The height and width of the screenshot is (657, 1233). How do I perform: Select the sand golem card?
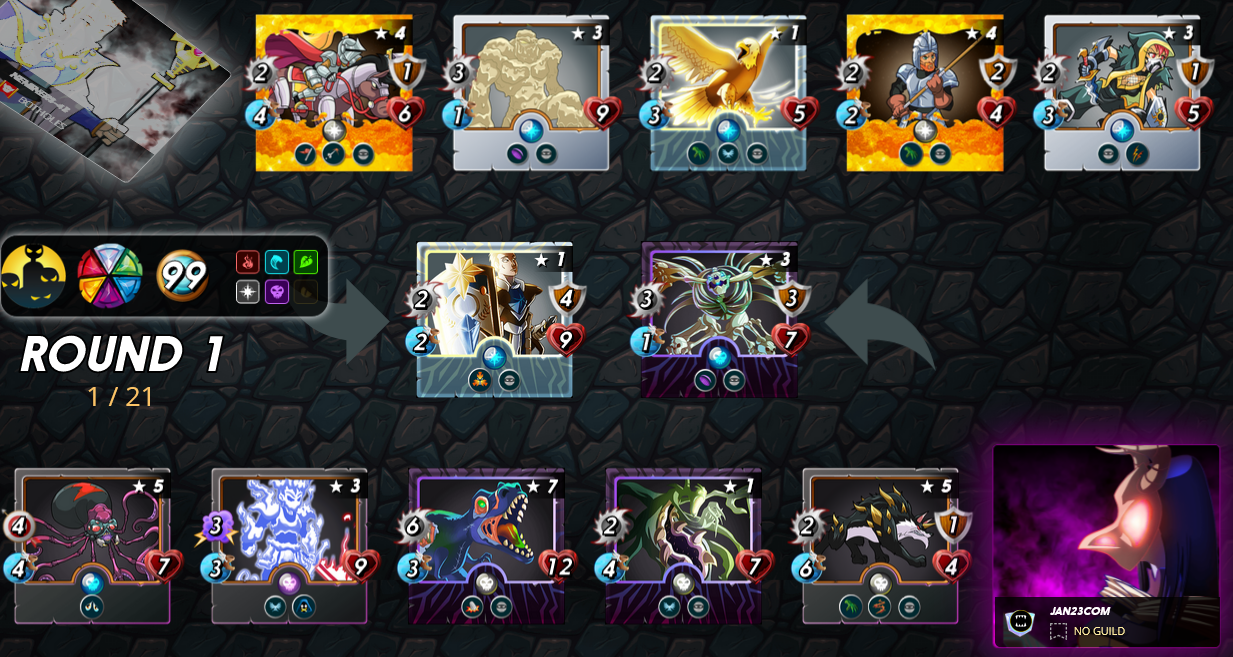pos(531,90)
